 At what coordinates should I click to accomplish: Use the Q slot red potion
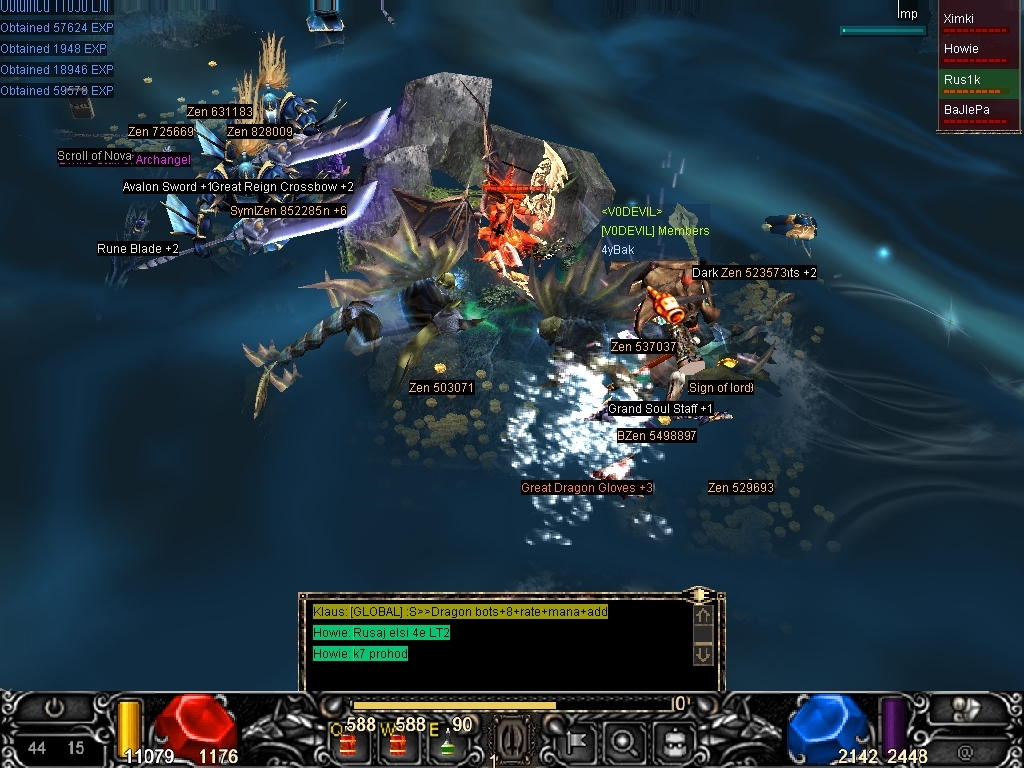(349, 743)
